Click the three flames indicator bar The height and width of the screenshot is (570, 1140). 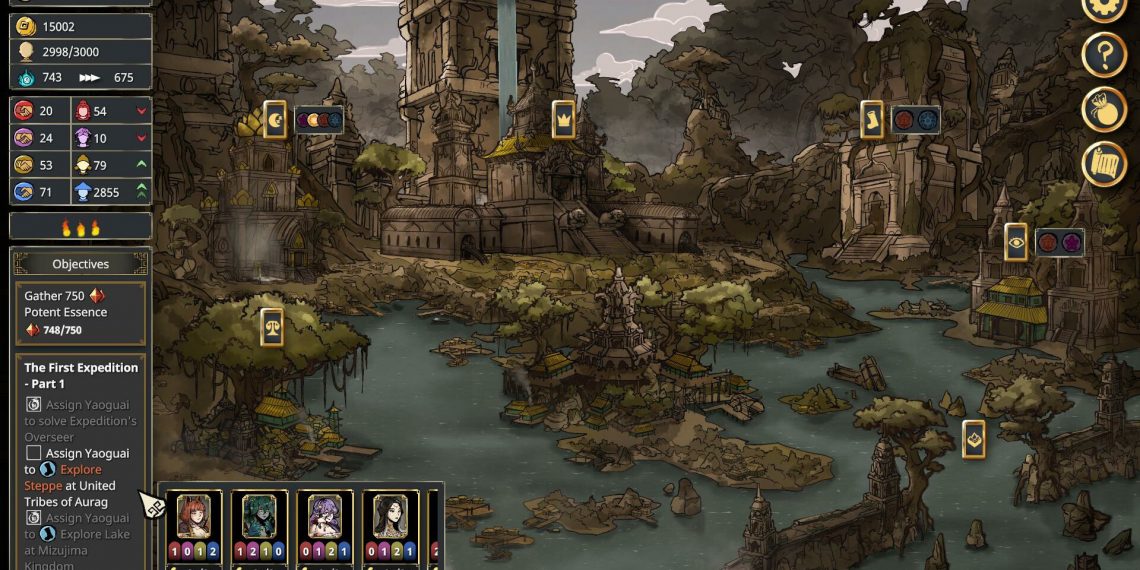pyautogui.click(x=80, y=227)
